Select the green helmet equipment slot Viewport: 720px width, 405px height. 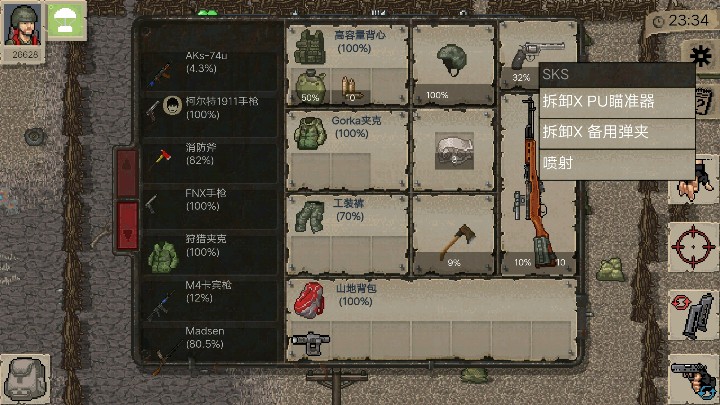pyautogui.click(x=452, y=64)
